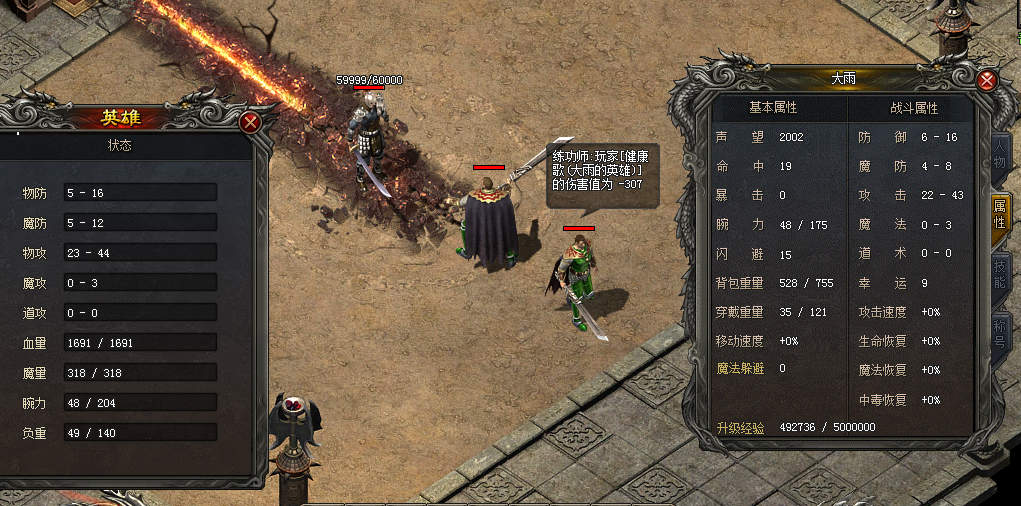Close the 英雄 hero status panel
1021x506 pixels.
(250, 122)
